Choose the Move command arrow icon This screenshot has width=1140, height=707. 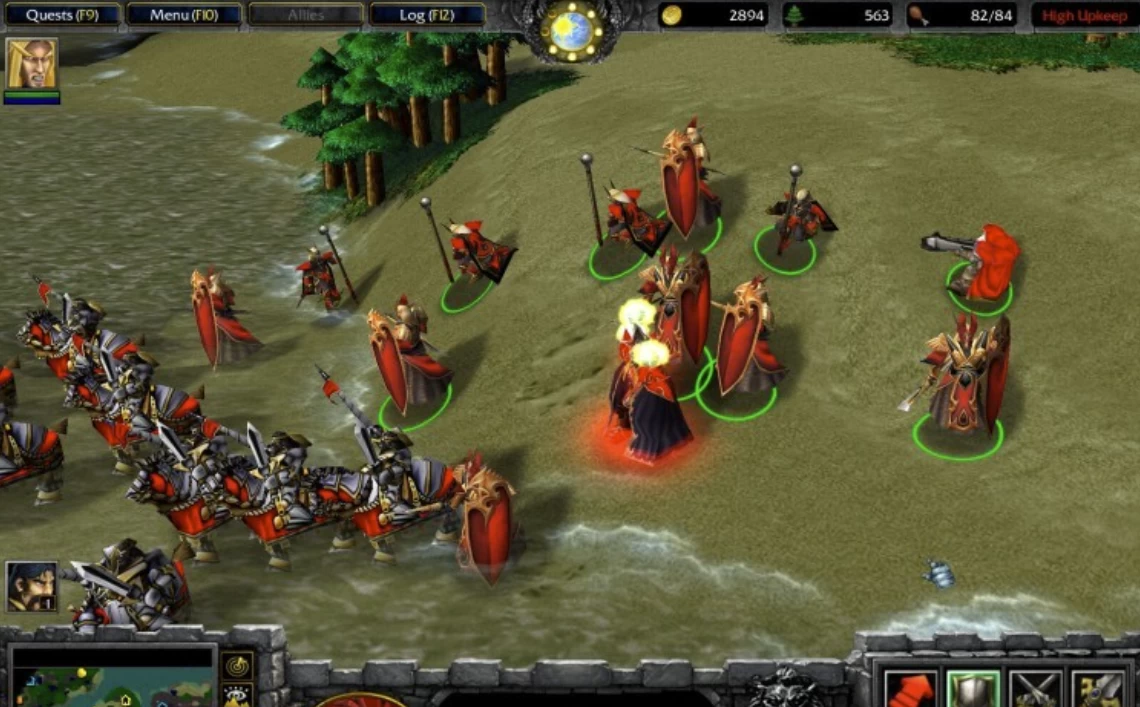[x=910, y=689]
